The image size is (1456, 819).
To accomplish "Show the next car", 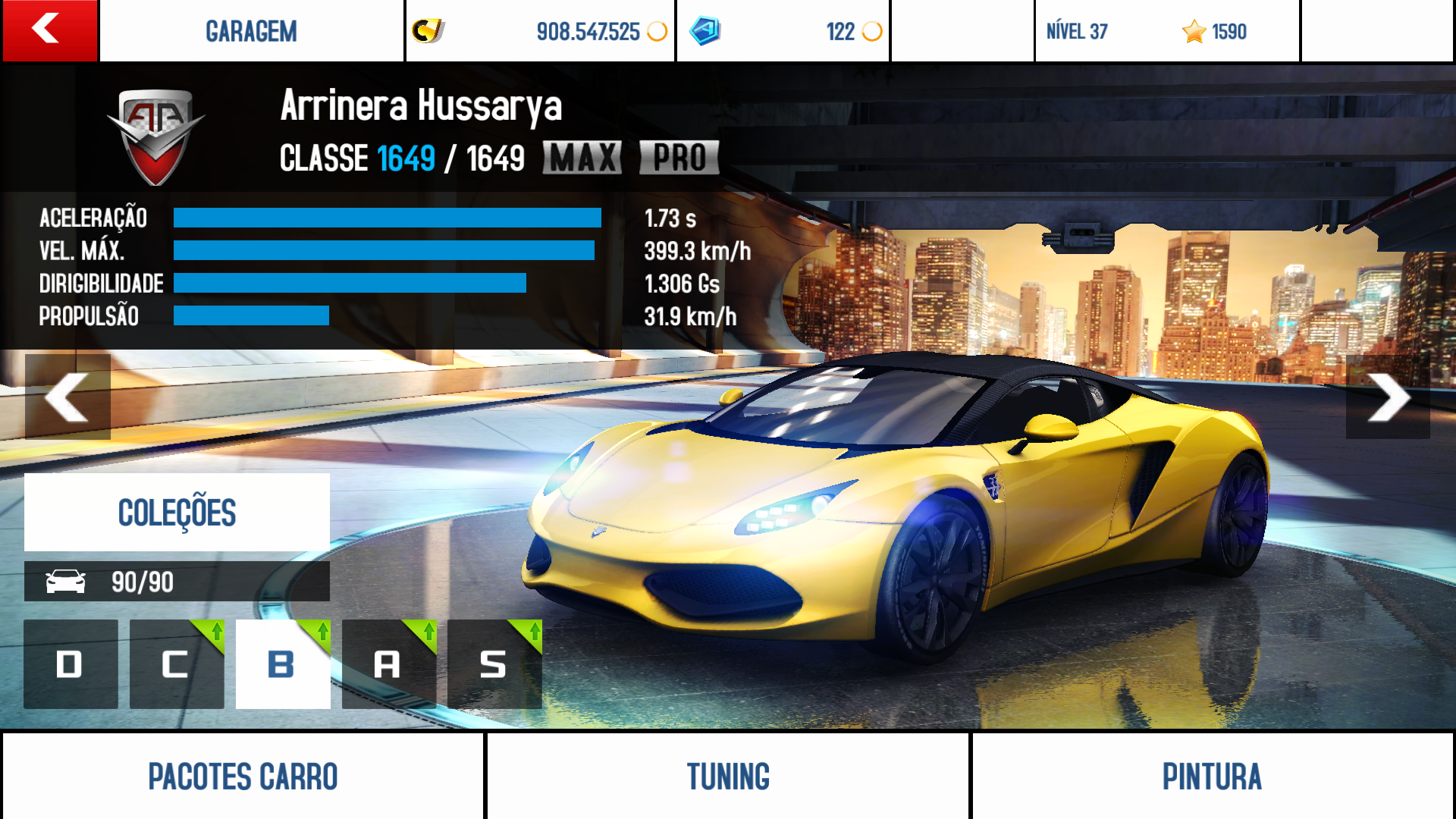I will (x=1388, y=397).
